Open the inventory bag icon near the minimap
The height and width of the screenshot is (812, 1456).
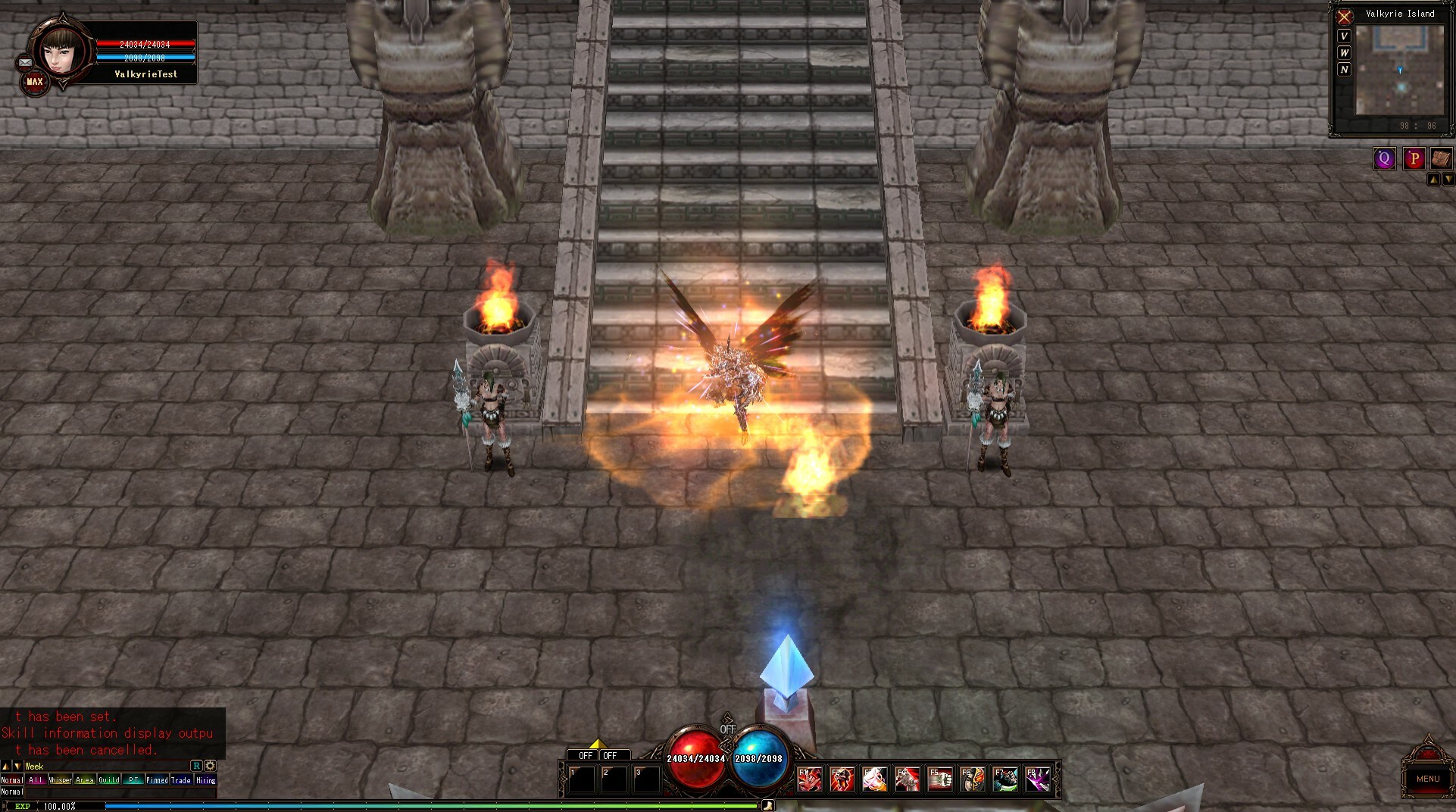click(1442, 158)
